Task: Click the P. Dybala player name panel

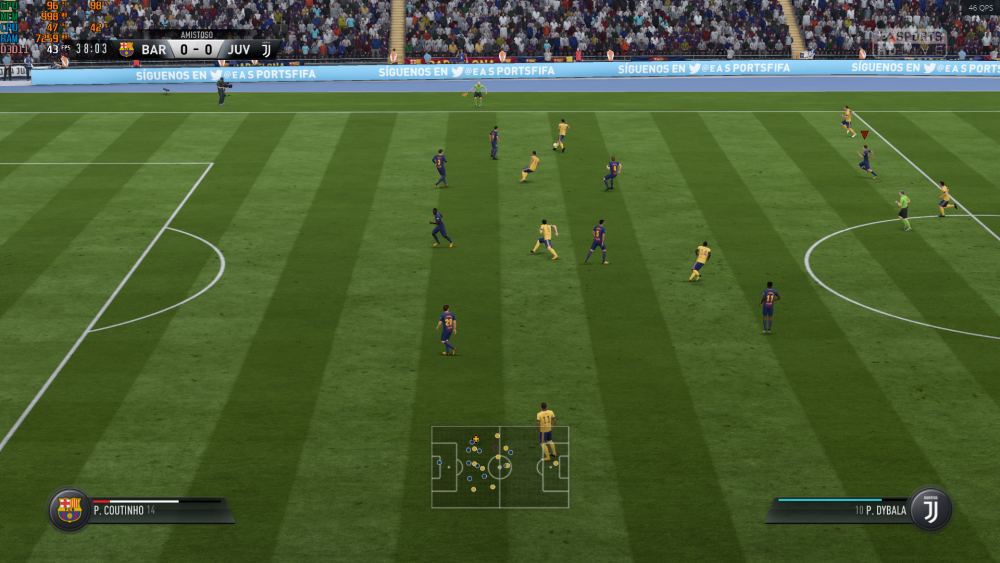Action: (x=840, y=510)
